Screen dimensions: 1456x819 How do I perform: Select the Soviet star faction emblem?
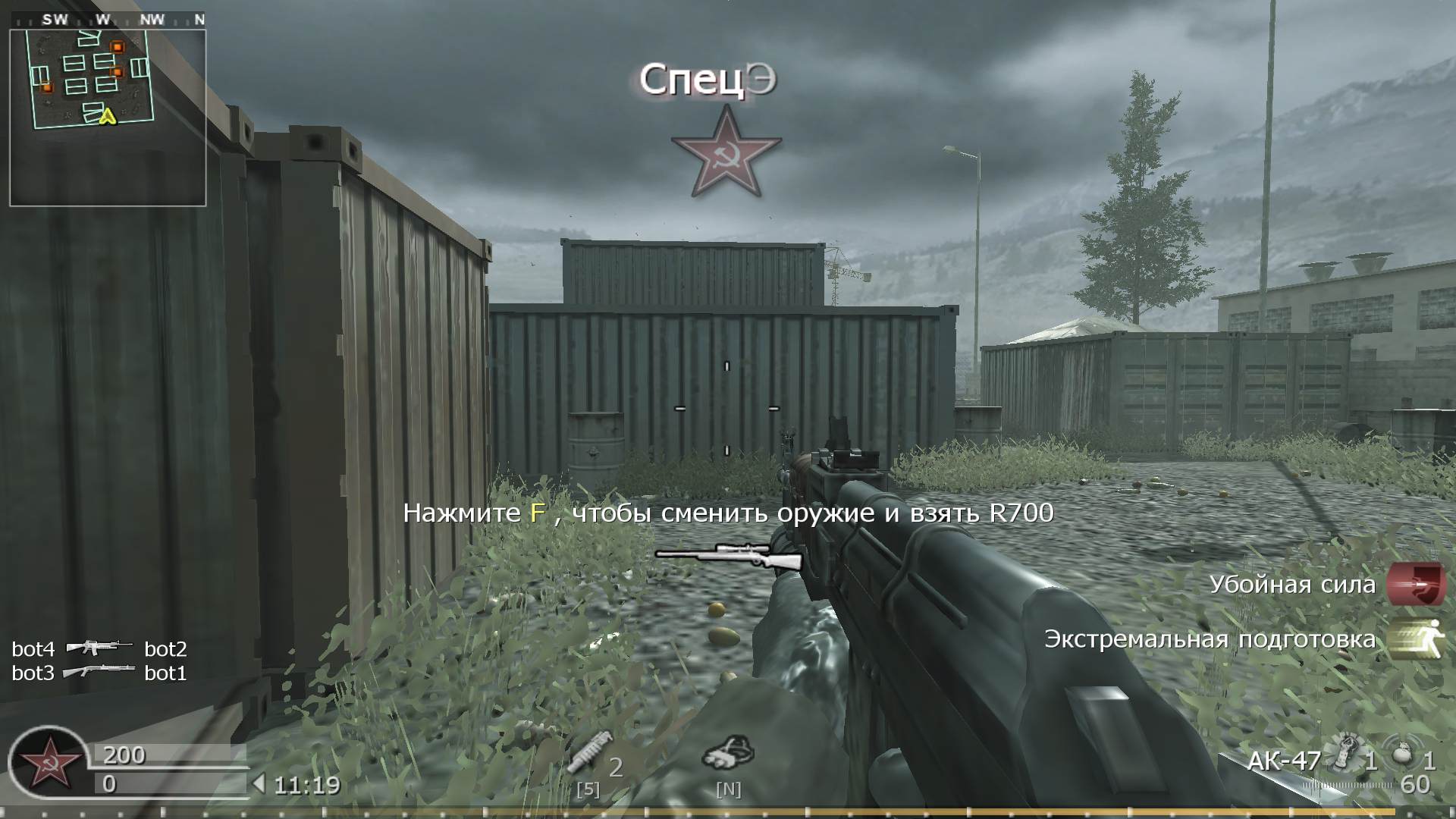pos(726,155)
